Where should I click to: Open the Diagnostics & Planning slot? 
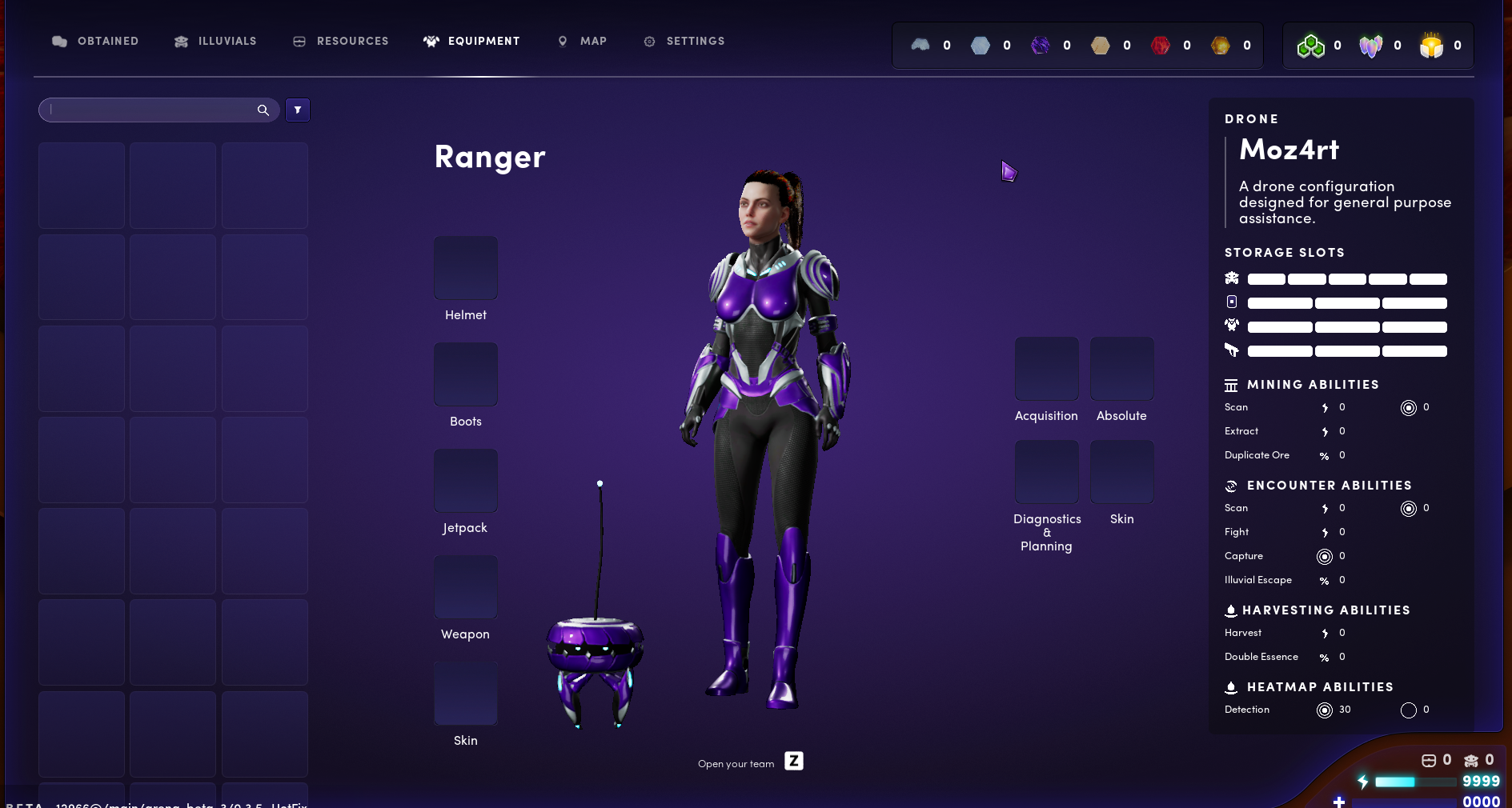1046,472
